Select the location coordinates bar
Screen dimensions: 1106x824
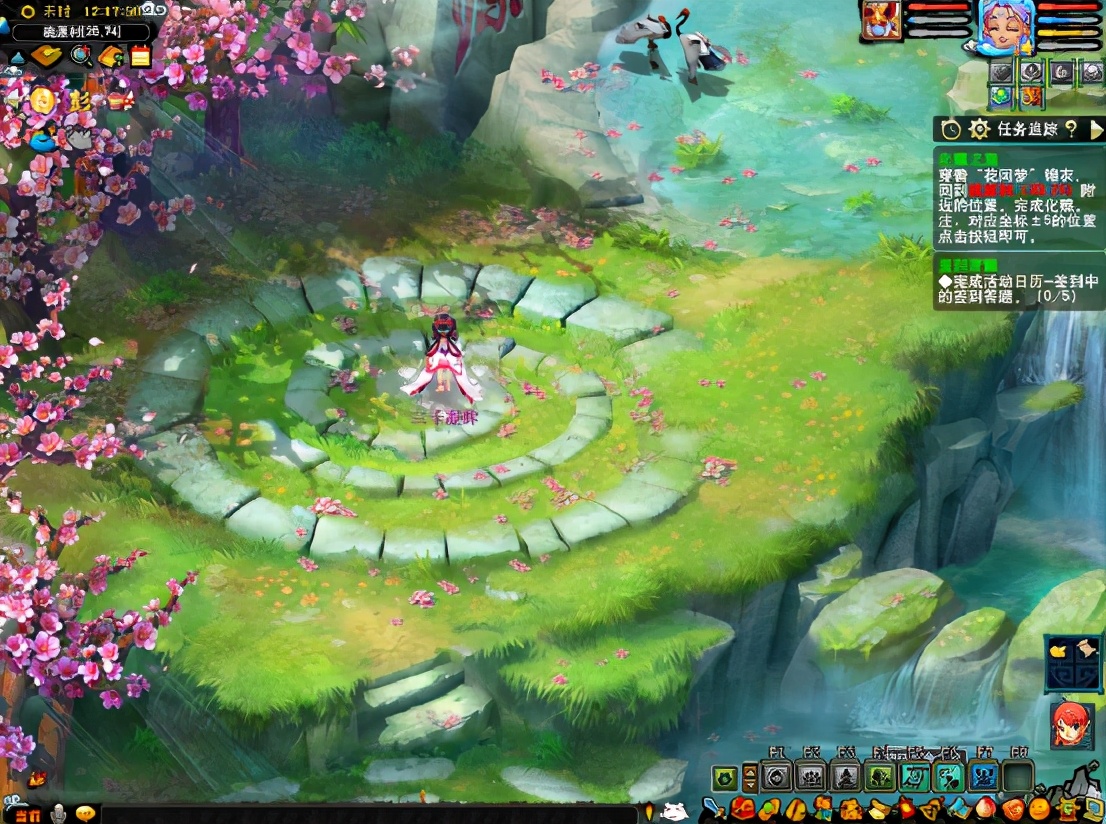82,32
